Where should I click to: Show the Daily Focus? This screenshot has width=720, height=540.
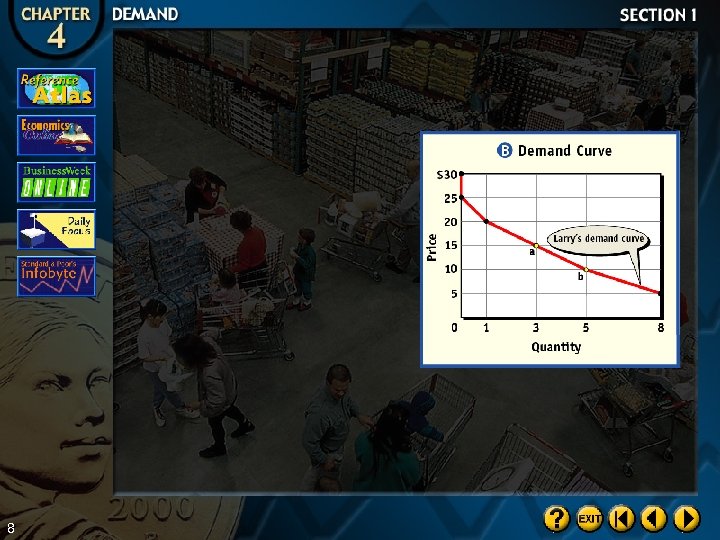(x=56, y=229)
